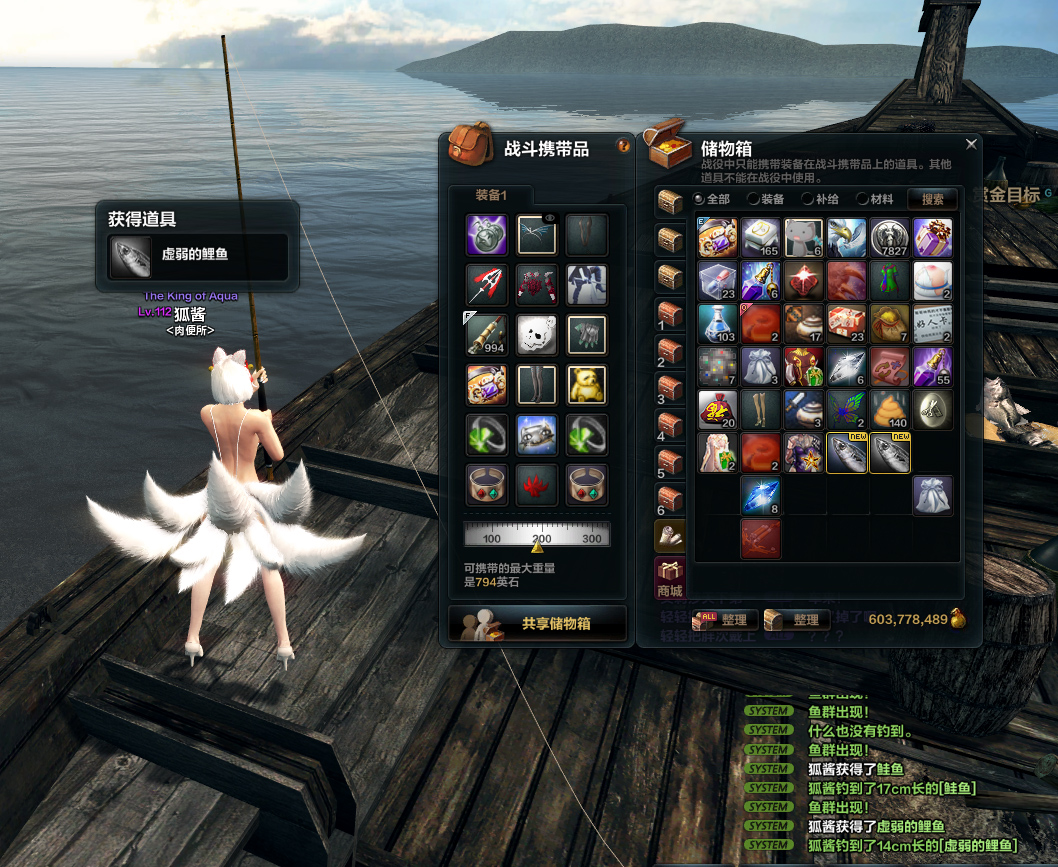This screenshot has height=867, width=1058.
Task: Open the help icon on 战斗携带品 panel
Action: [624, 146]
